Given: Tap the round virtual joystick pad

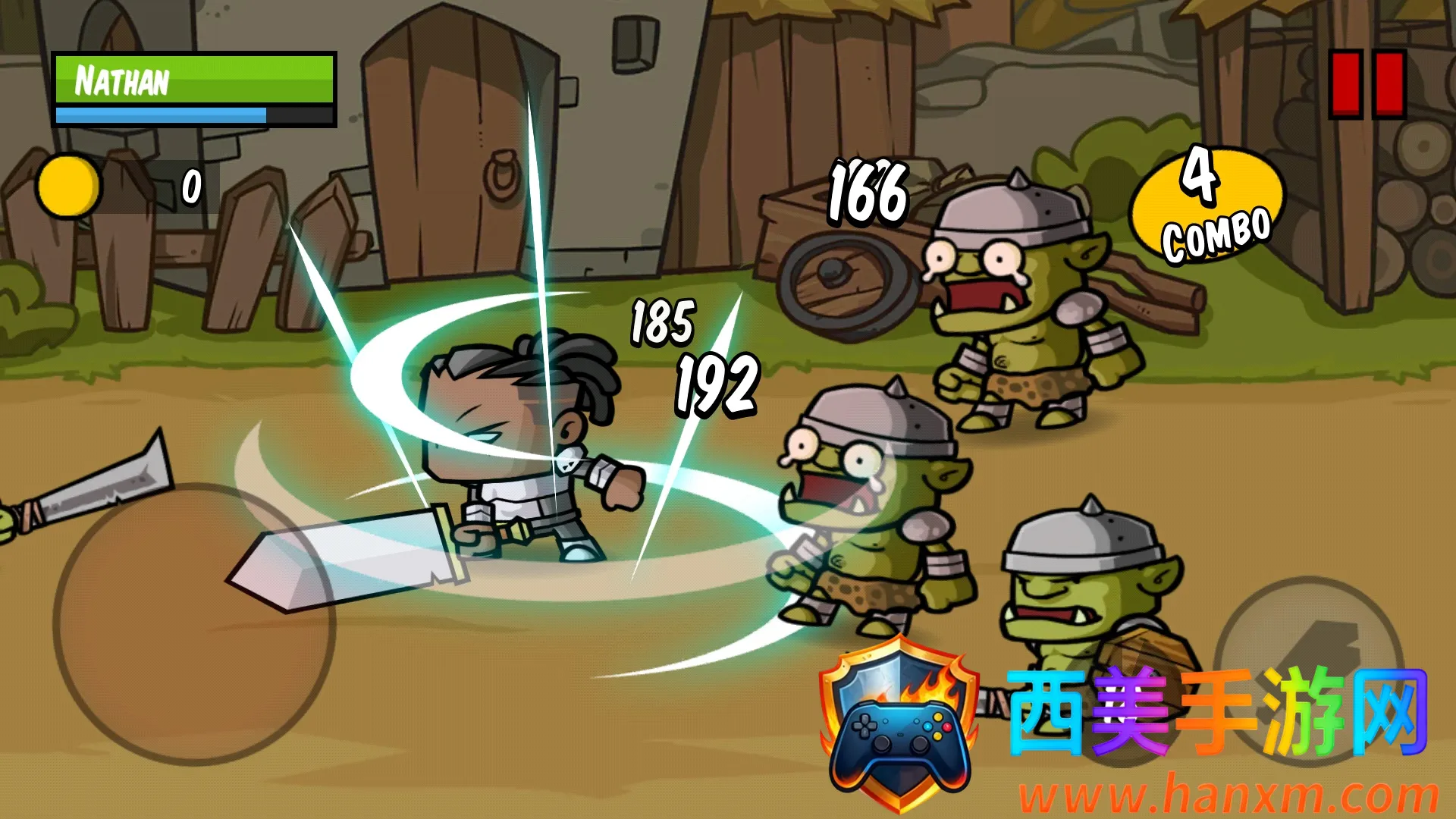Looking at the screenshot, I should click(193, 623).
